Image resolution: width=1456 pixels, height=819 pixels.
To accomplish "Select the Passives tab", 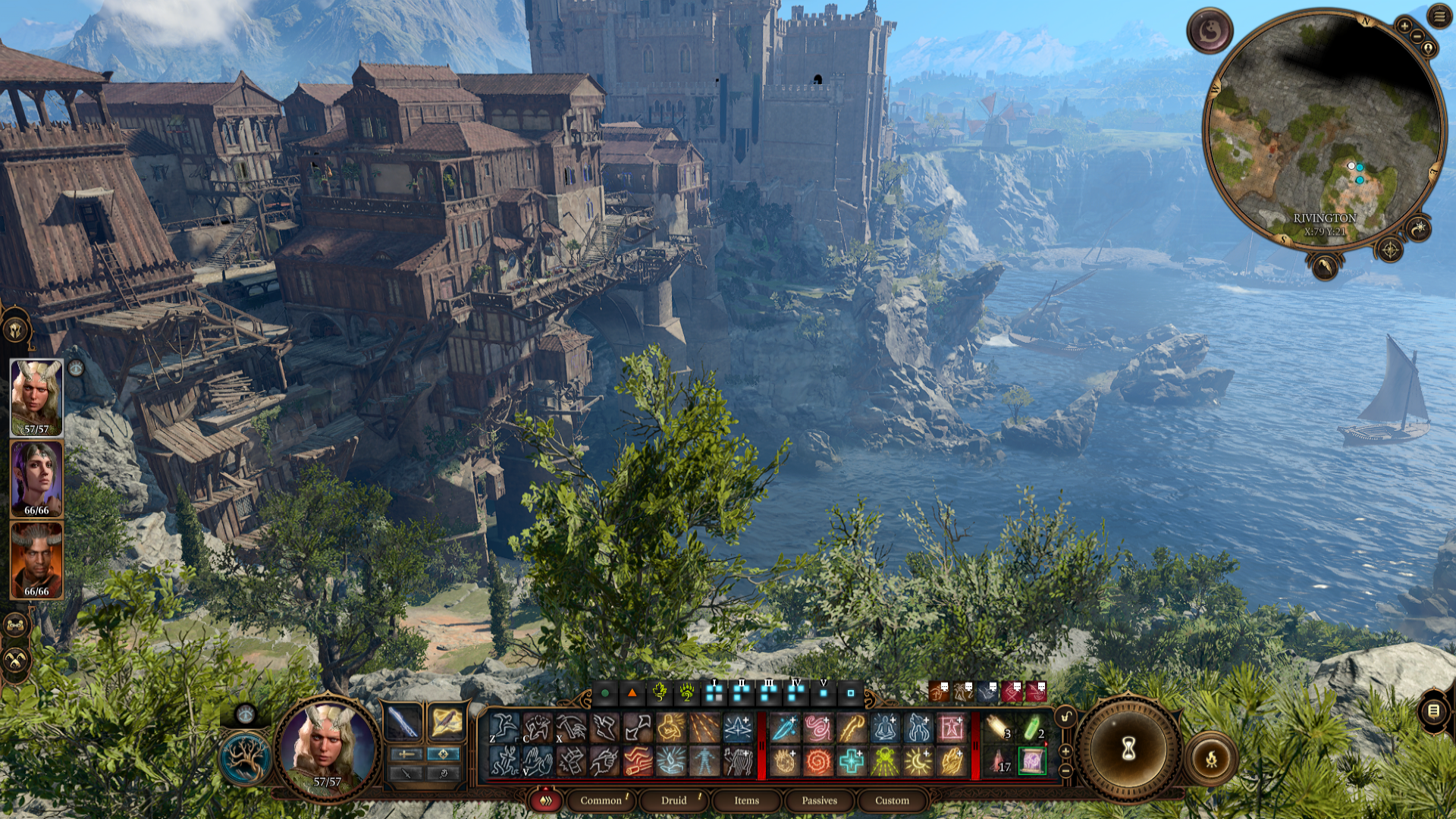I will [819, 800].
